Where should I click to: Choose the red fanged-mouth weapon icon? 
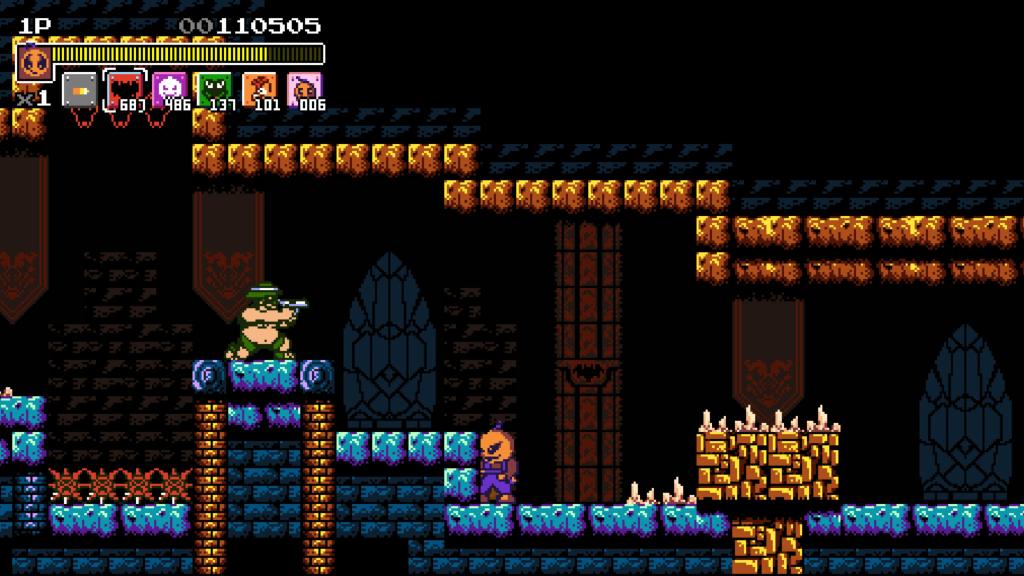point(124,89)
